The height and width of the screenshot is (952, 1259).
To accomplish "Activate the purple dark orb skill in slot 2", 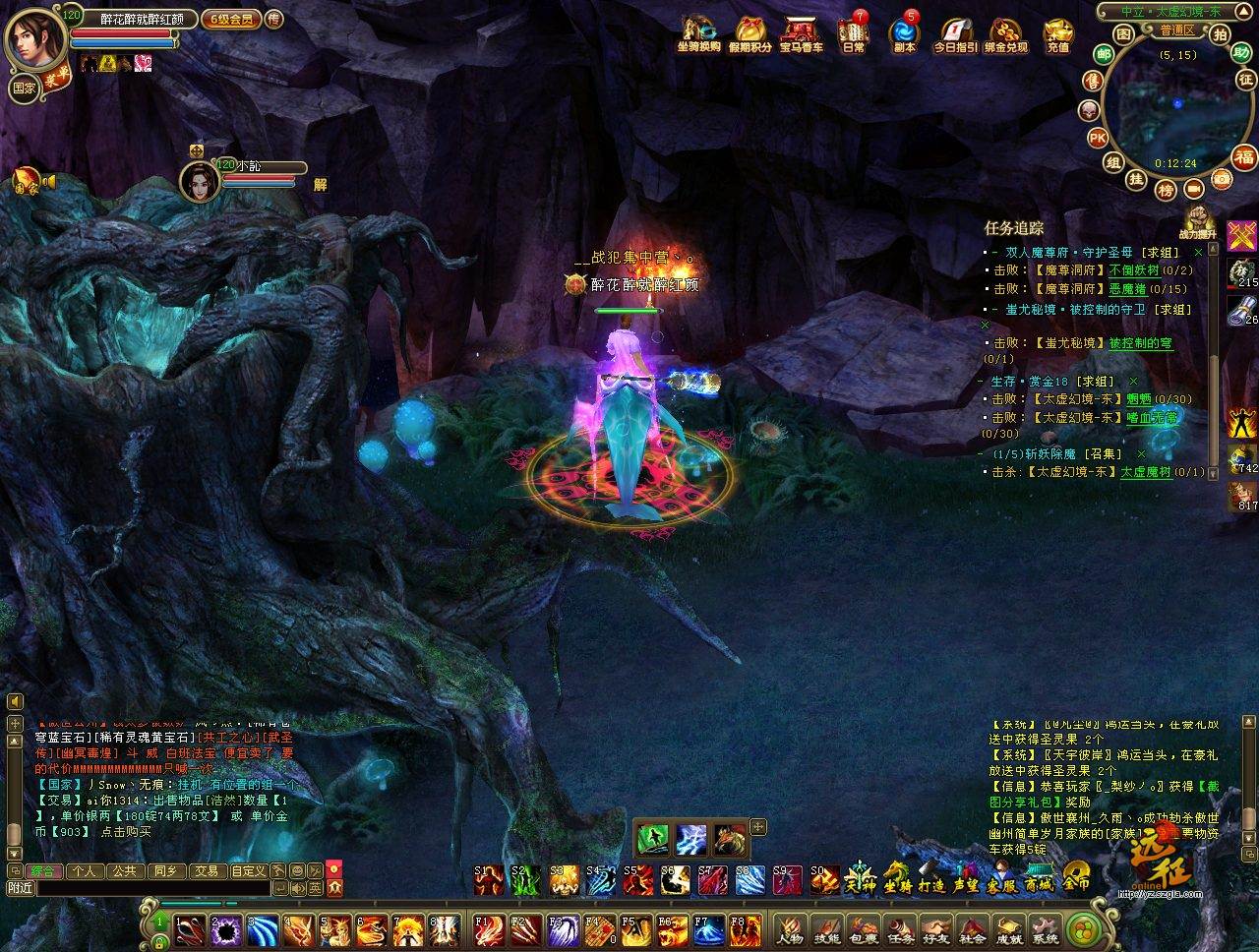I will click(227, 929).
